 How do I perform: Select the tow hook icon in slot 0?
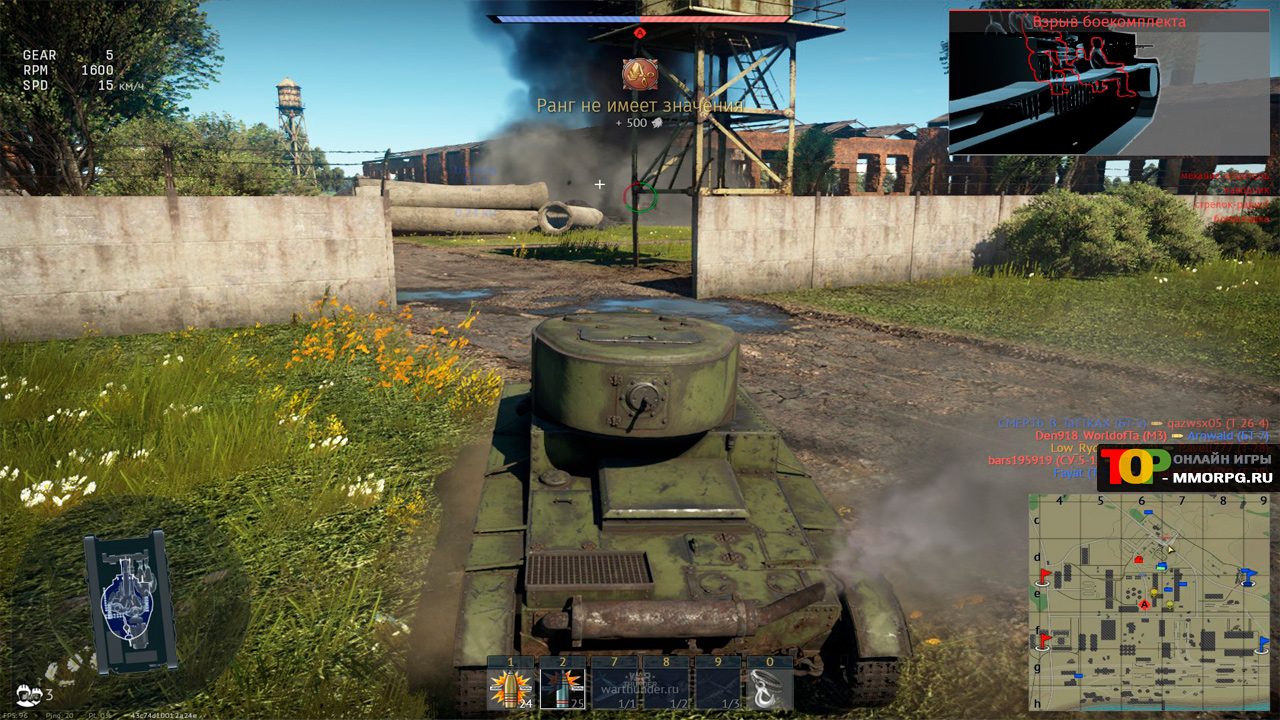coord(766,690)
